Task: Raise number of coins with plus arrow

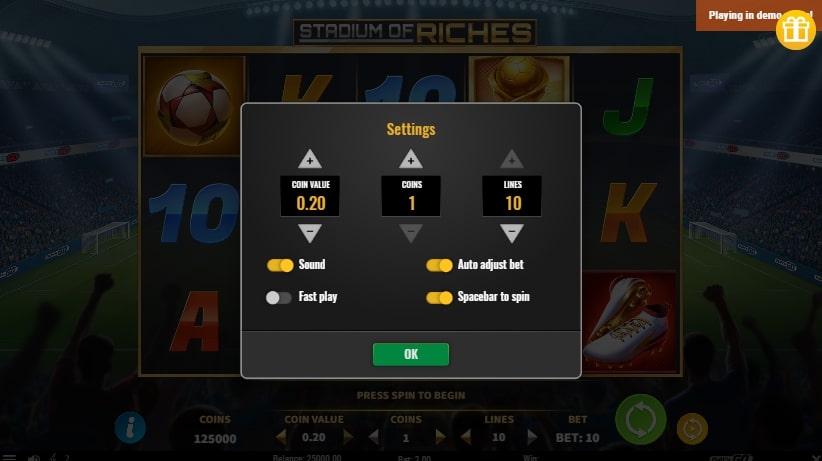Action: (x=411, y=159)
